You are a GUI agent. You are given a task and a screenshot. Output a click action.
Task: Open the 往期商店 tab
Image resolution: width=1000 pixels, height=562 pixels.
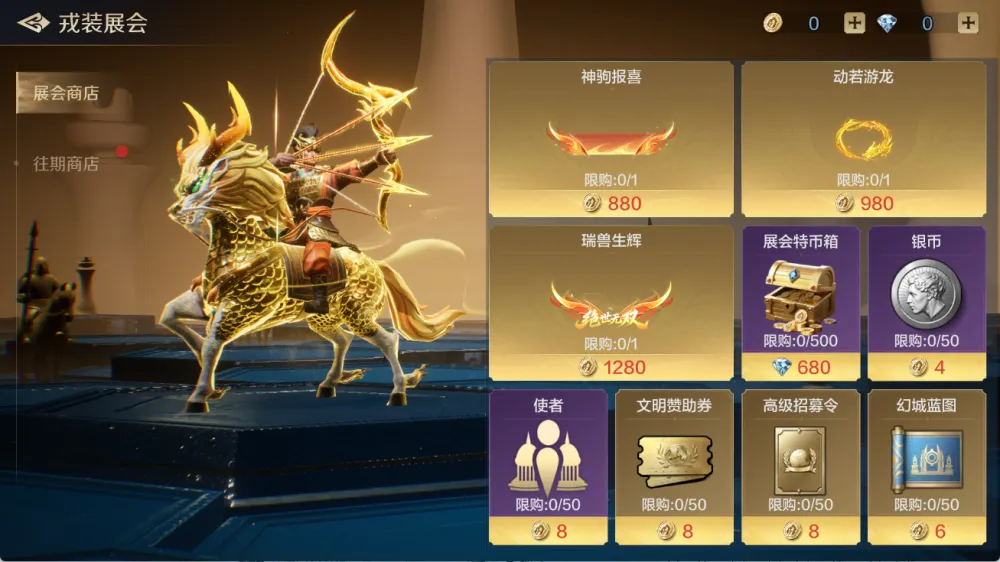pyautogui.click(x=66, y=164)
